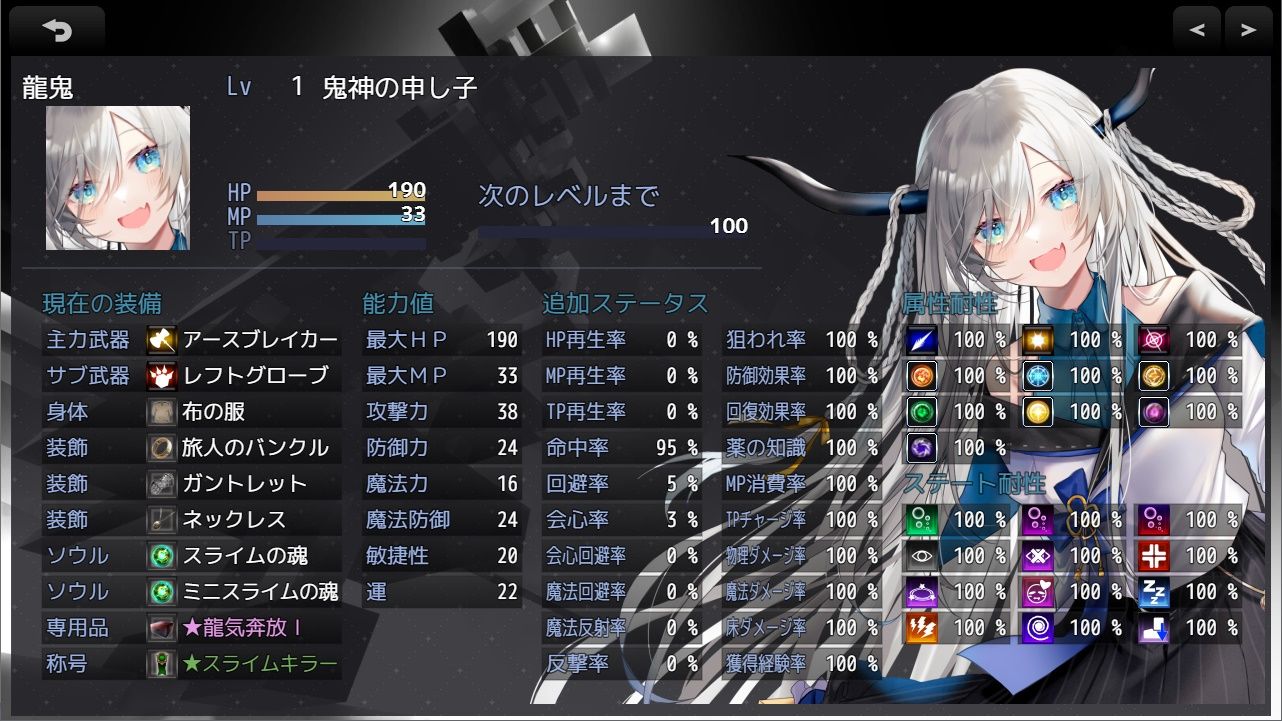Go to next page with right arrow
The width and height of the screenshot is (1282, 721).
1246,28
